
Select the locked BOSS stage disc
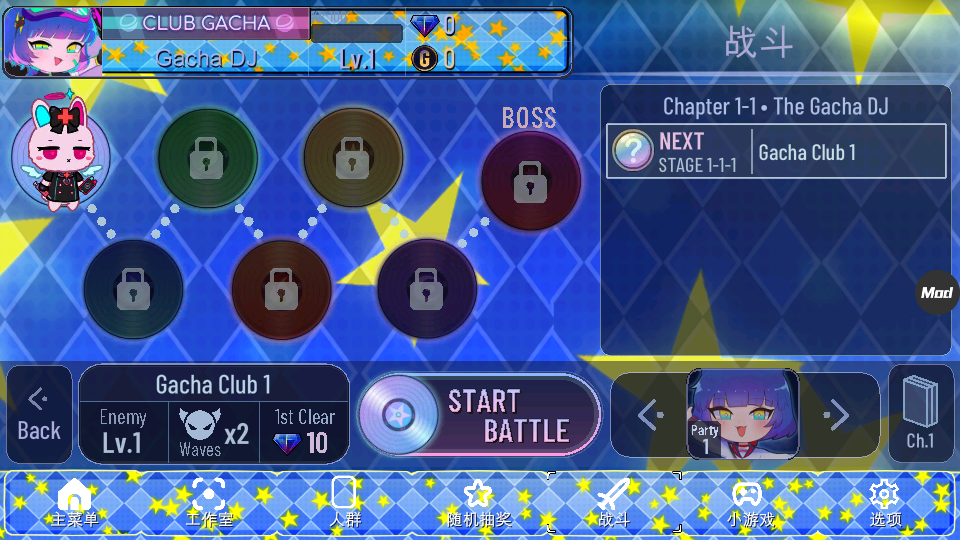point(530,181)
